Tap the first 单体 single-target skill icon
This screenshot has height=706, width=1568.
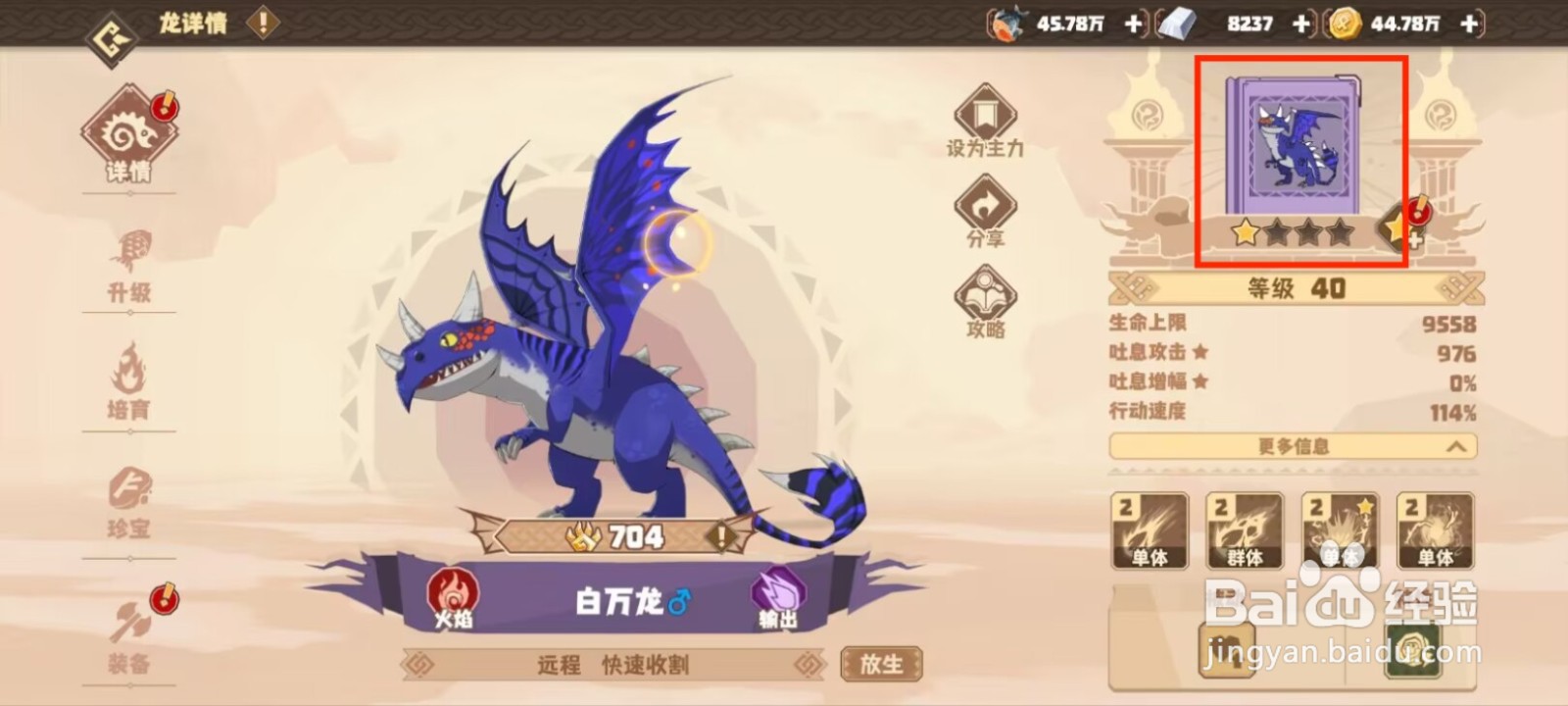pyautogui.click(x=1149, y=529)
